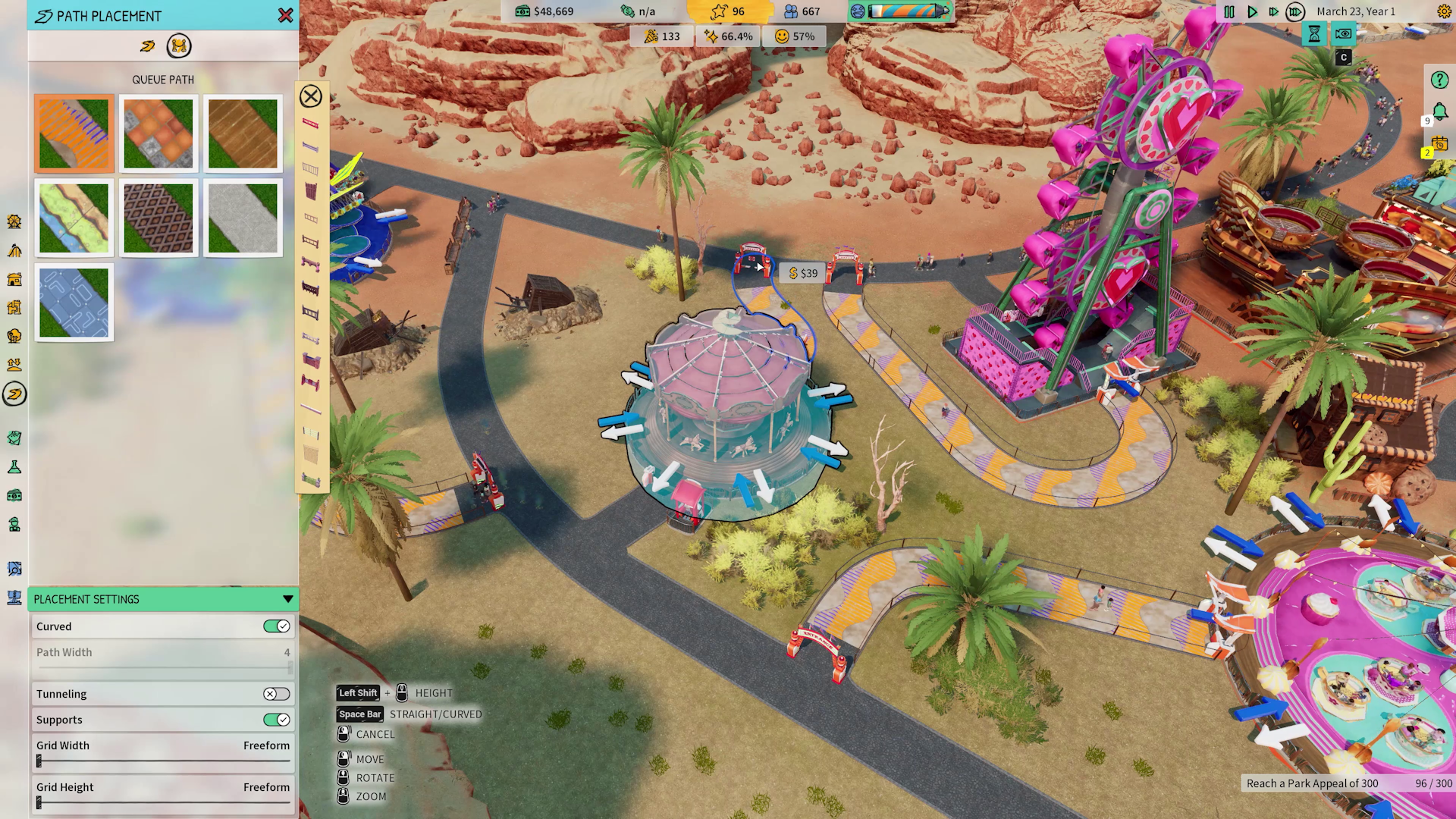The height and width of the screenshot is (819, 1456).
Task: Enable Tunneling in placement settings
Action: click(x=276, y=693)
